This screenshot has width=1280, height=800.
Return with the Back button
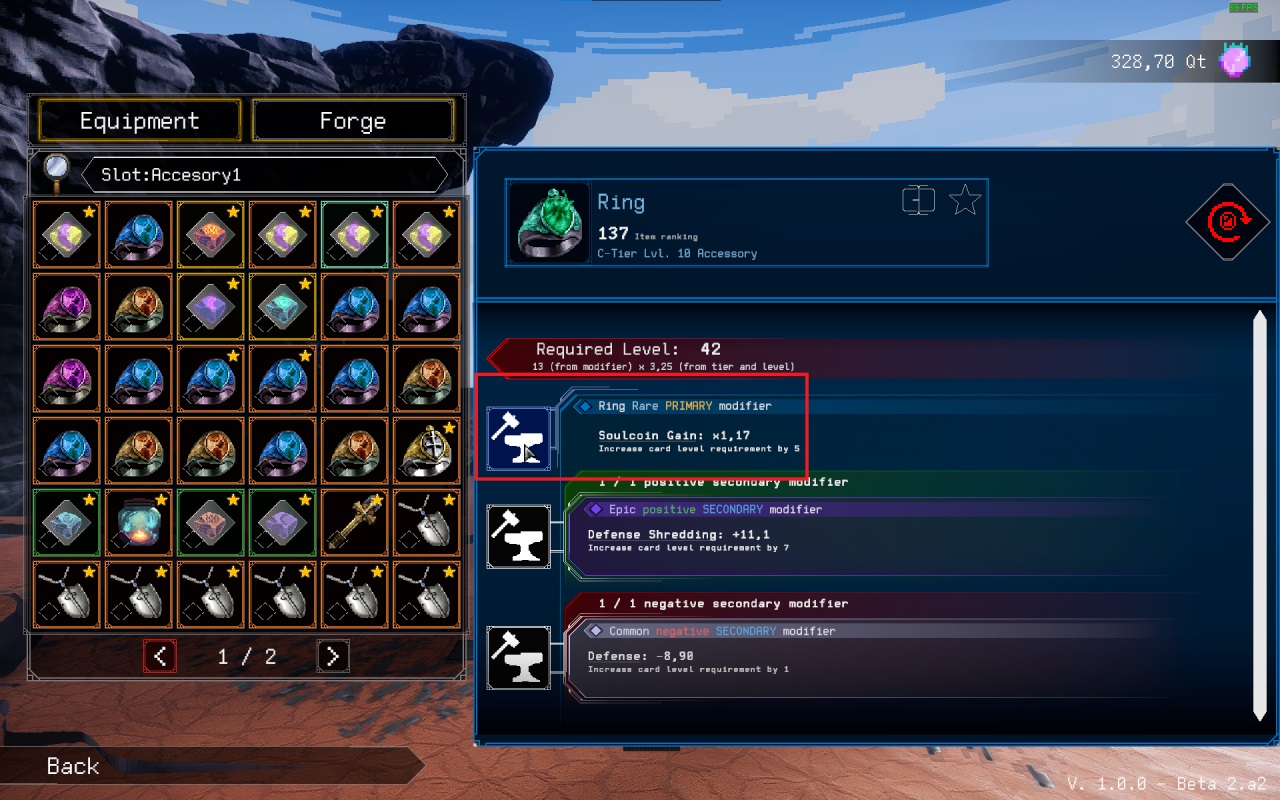[73, 766]
